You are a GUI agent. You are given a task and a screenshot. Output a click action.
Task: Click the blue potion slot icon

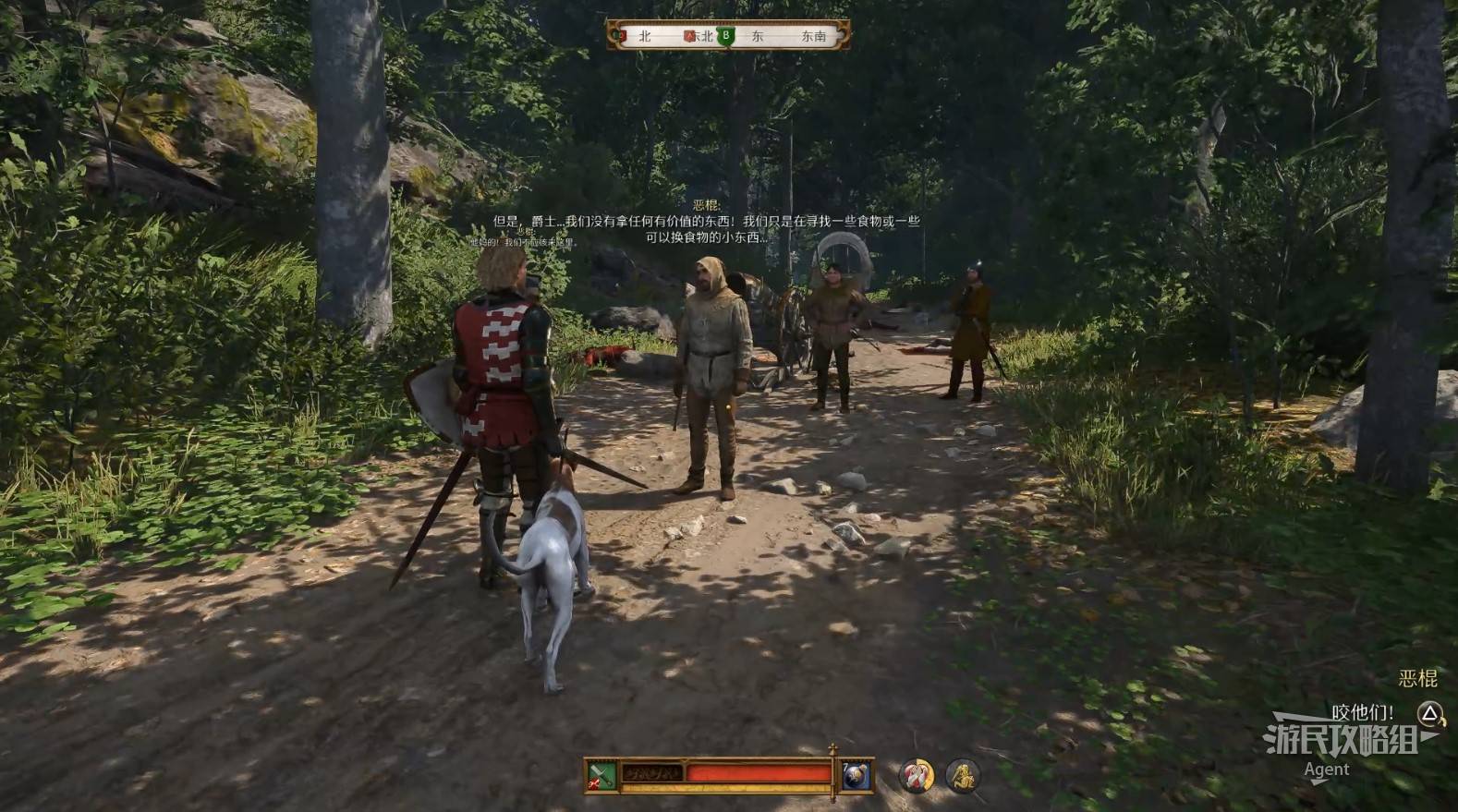click(x=856, y=775)
